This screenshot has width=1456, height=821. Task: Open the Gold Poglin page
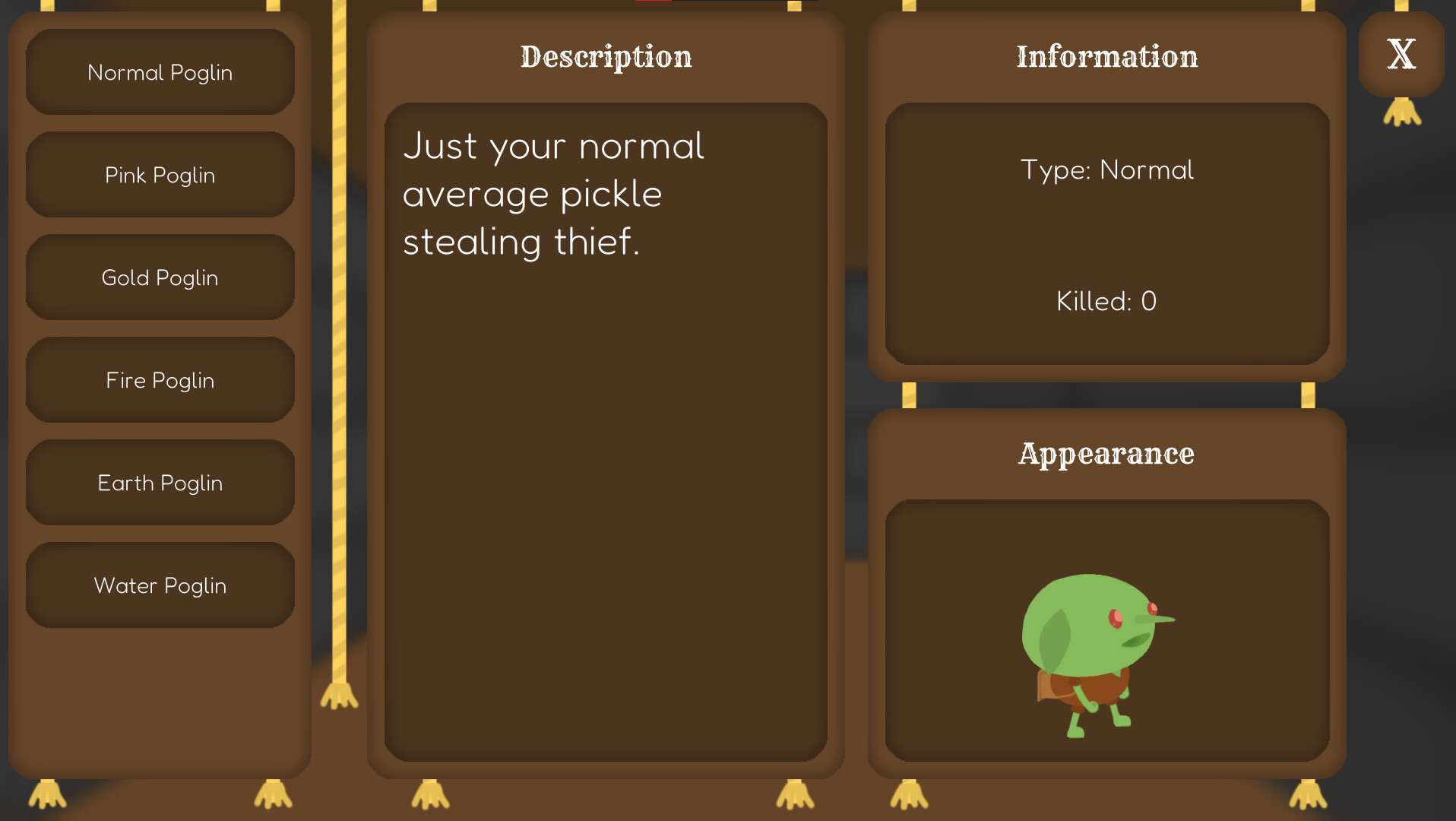160,277
